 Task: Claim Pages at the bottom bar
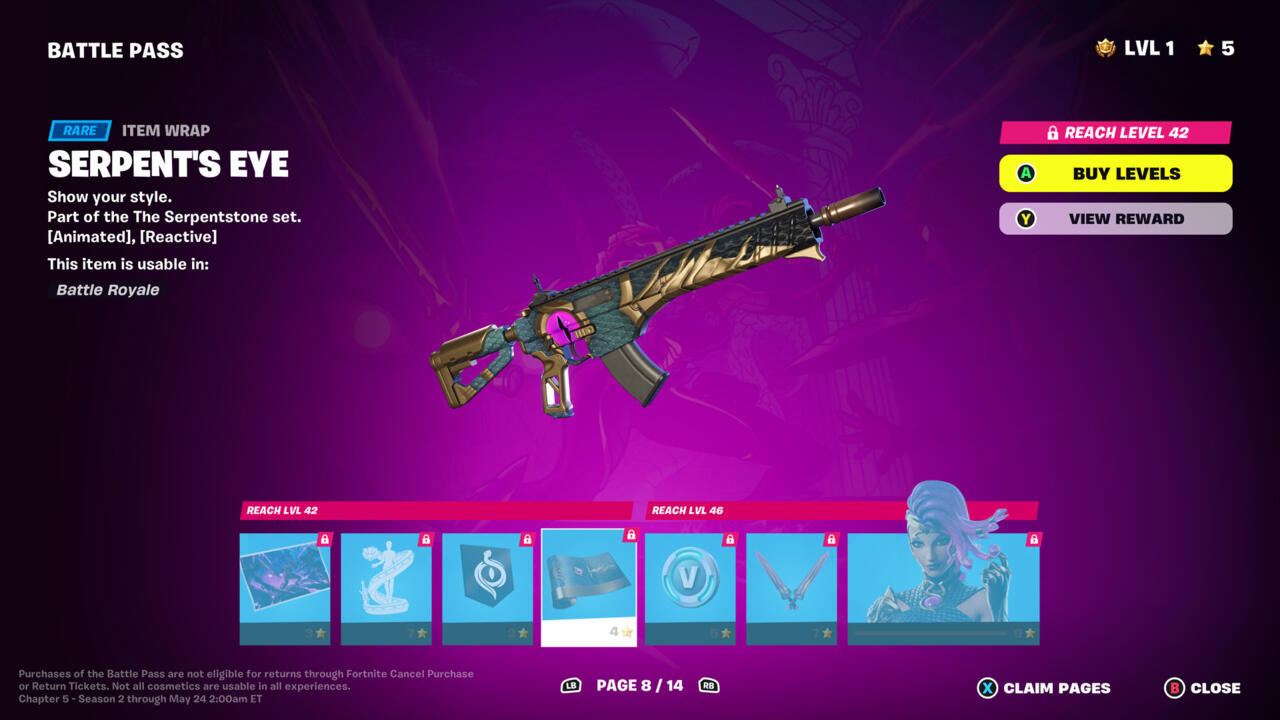(x=1044, y=688)
